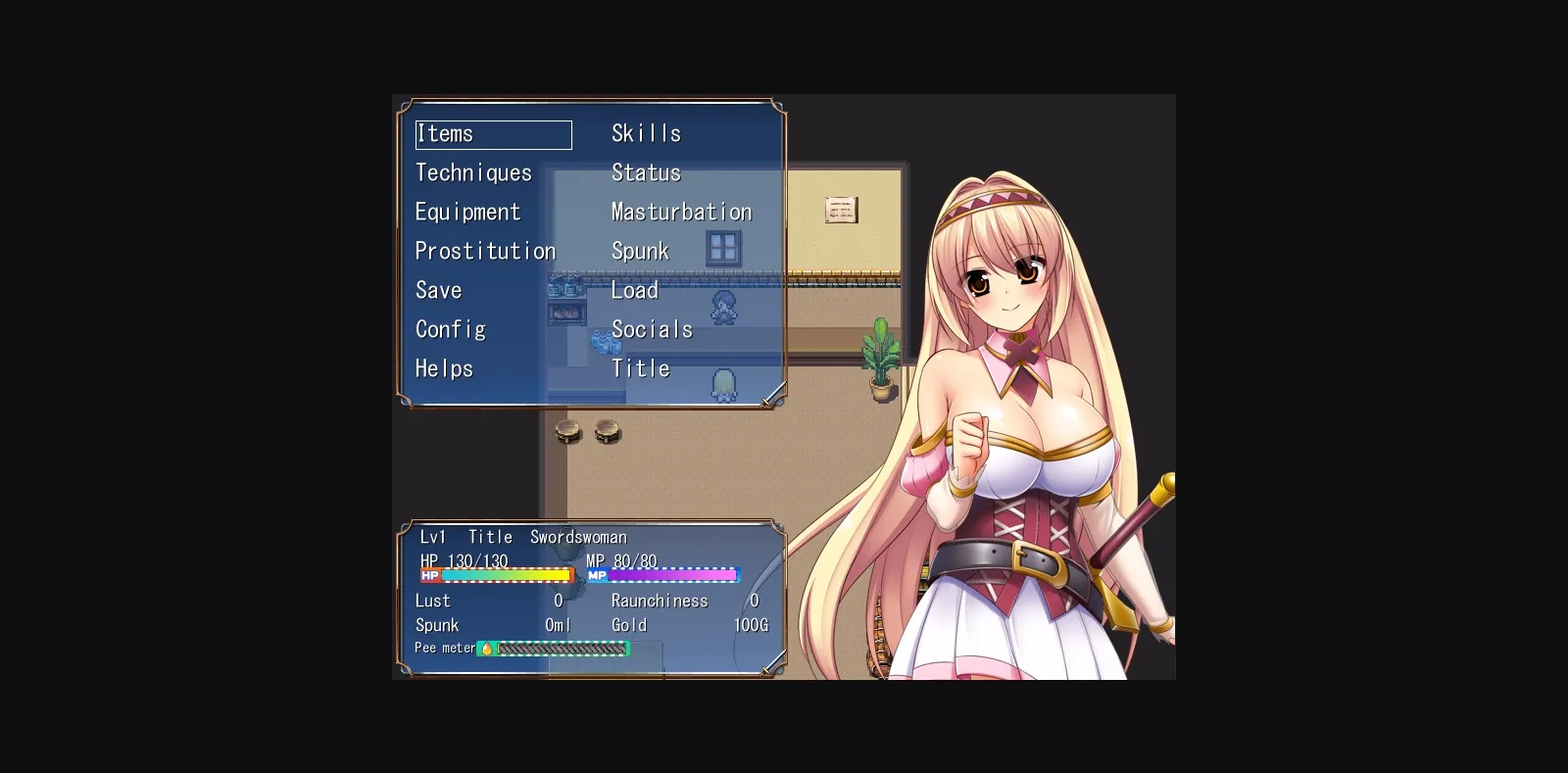Click the pee droplet icon
1568x773 pixels.
[487, 648]
